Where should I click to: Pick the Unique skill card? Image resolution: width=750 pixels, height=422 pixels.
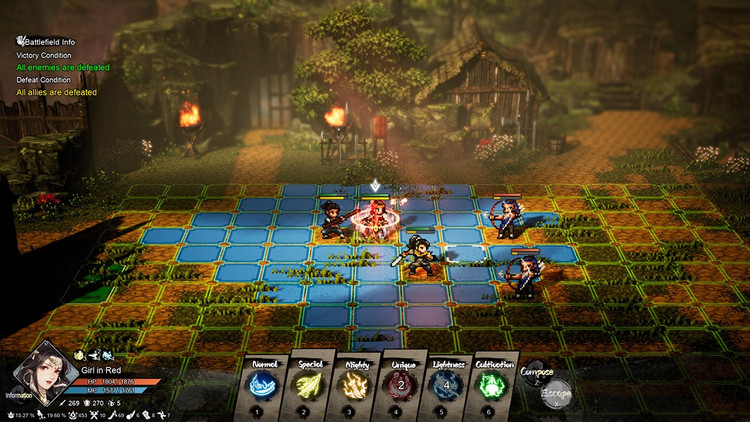pyautogui.click(x=401, y=385)
